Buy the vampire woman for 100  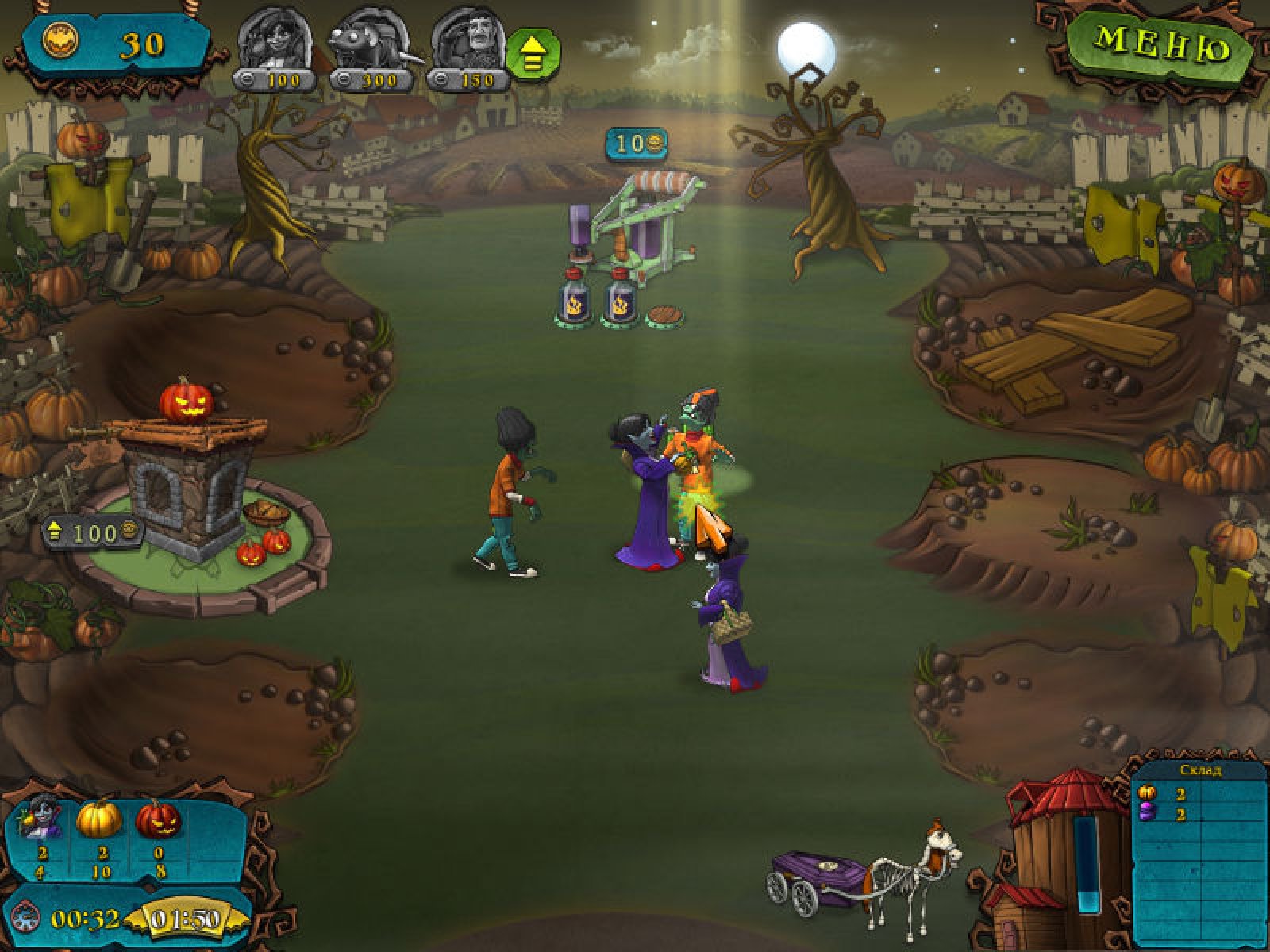[x=275, y=48]
